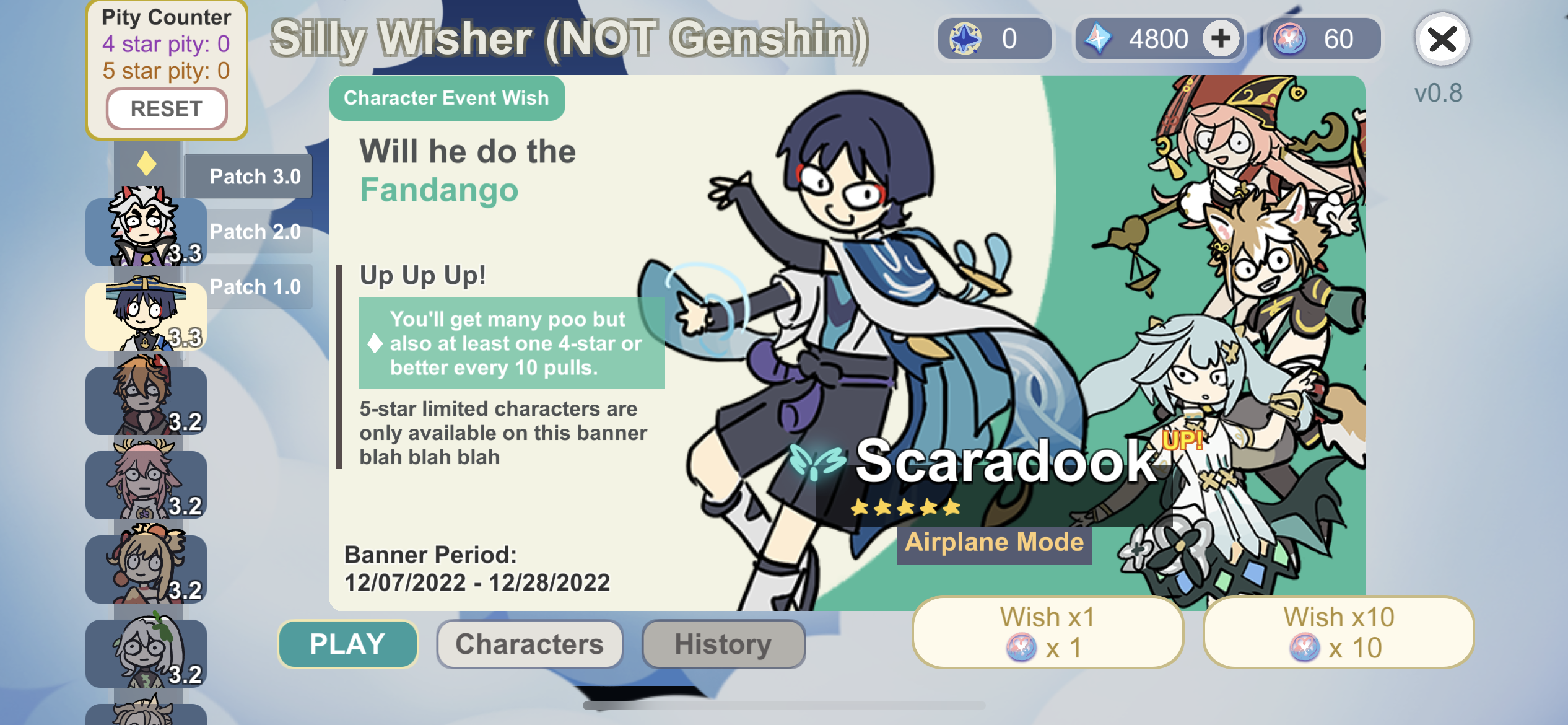Reset the pity counter
The image size is (1568, 725).
[166, 108]
